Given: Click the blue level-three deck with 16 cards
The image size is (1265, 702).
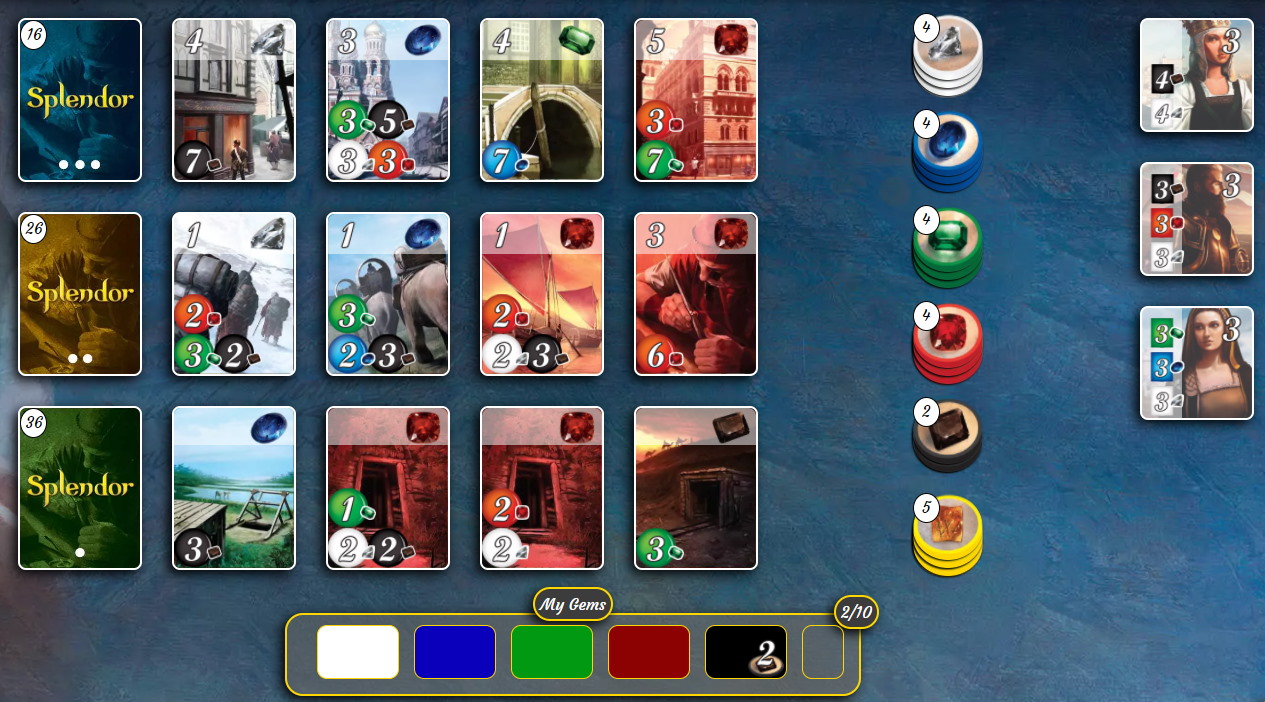Looking at the screenshot, I should (x=80, y=100).
